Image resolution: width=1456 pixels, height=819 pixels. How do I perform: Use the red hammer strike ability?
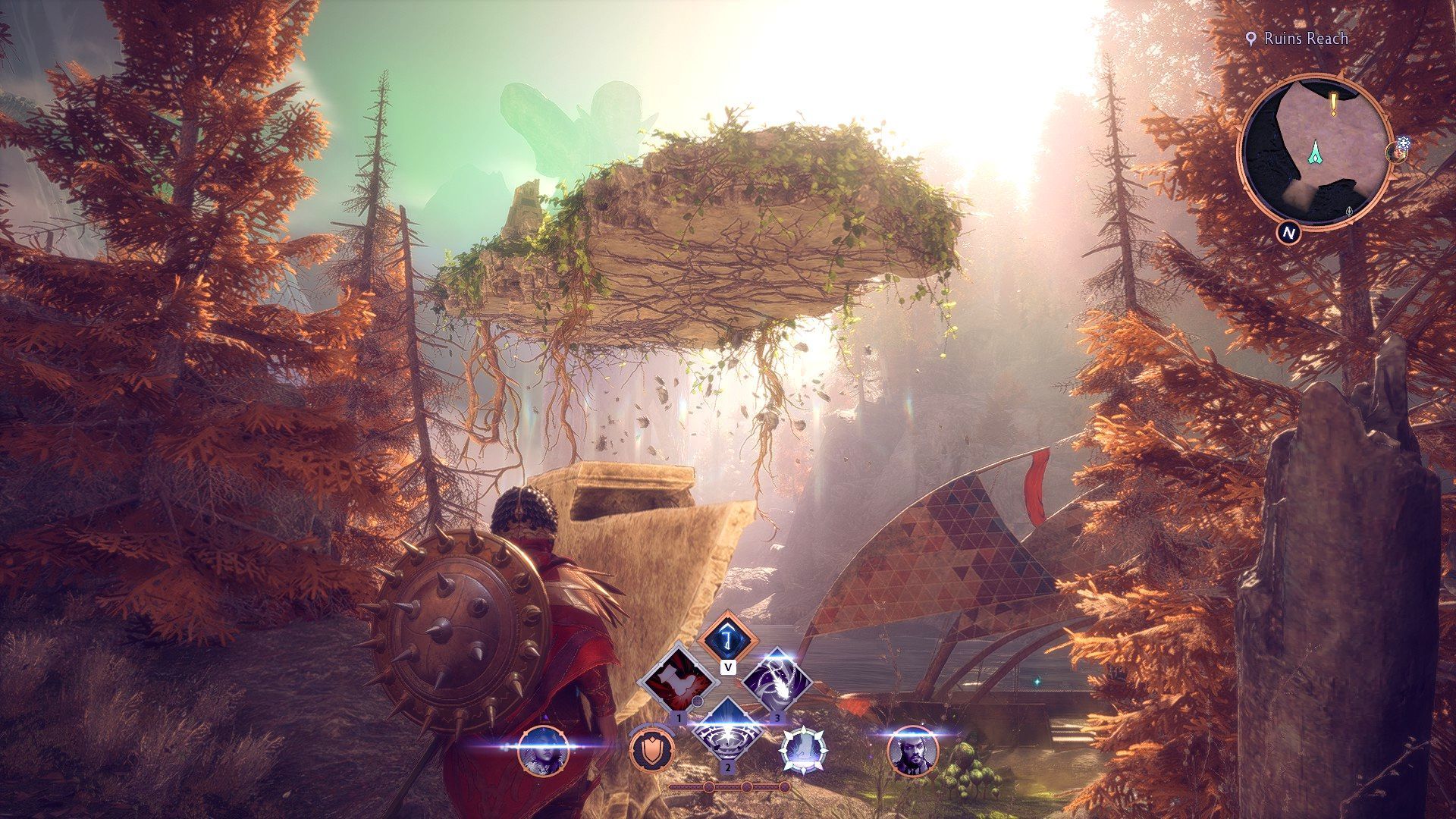(677, 680)
